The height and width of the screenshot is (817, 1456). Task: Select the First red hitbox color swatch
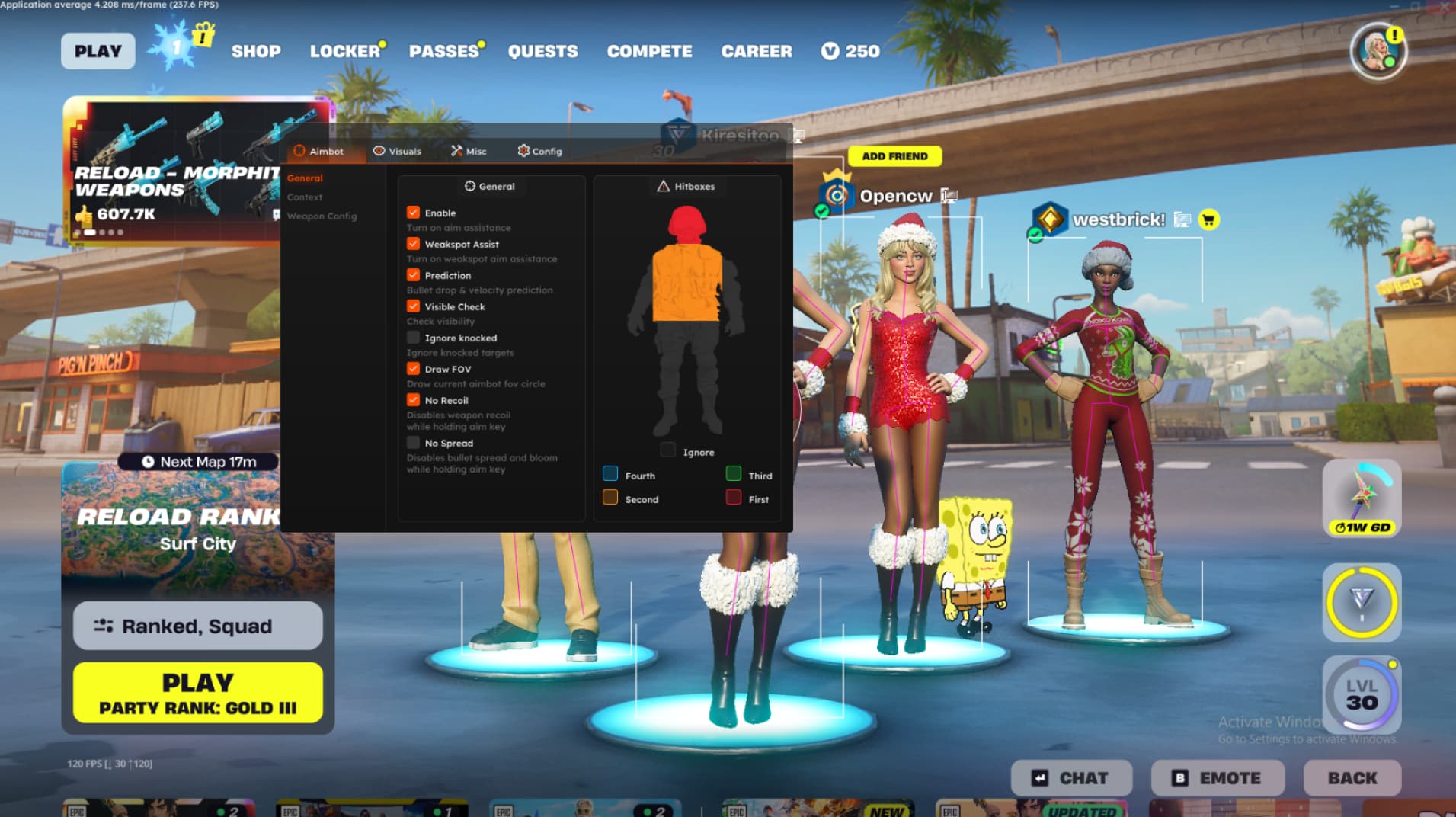tap(734, 497)
